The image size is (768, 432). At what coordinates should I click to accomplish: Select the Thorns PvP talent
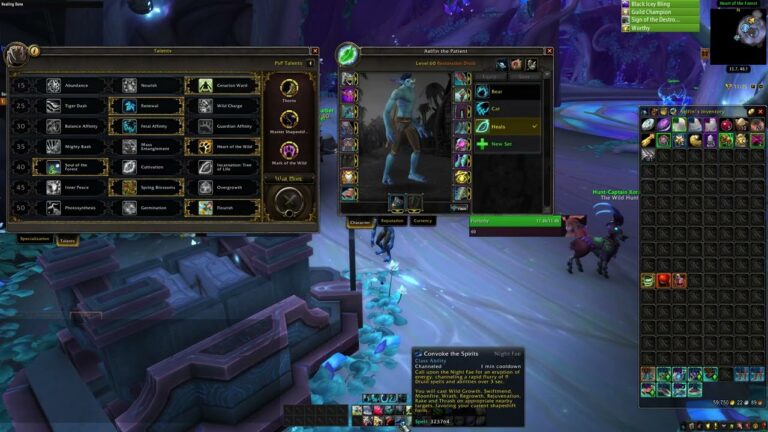289,89
